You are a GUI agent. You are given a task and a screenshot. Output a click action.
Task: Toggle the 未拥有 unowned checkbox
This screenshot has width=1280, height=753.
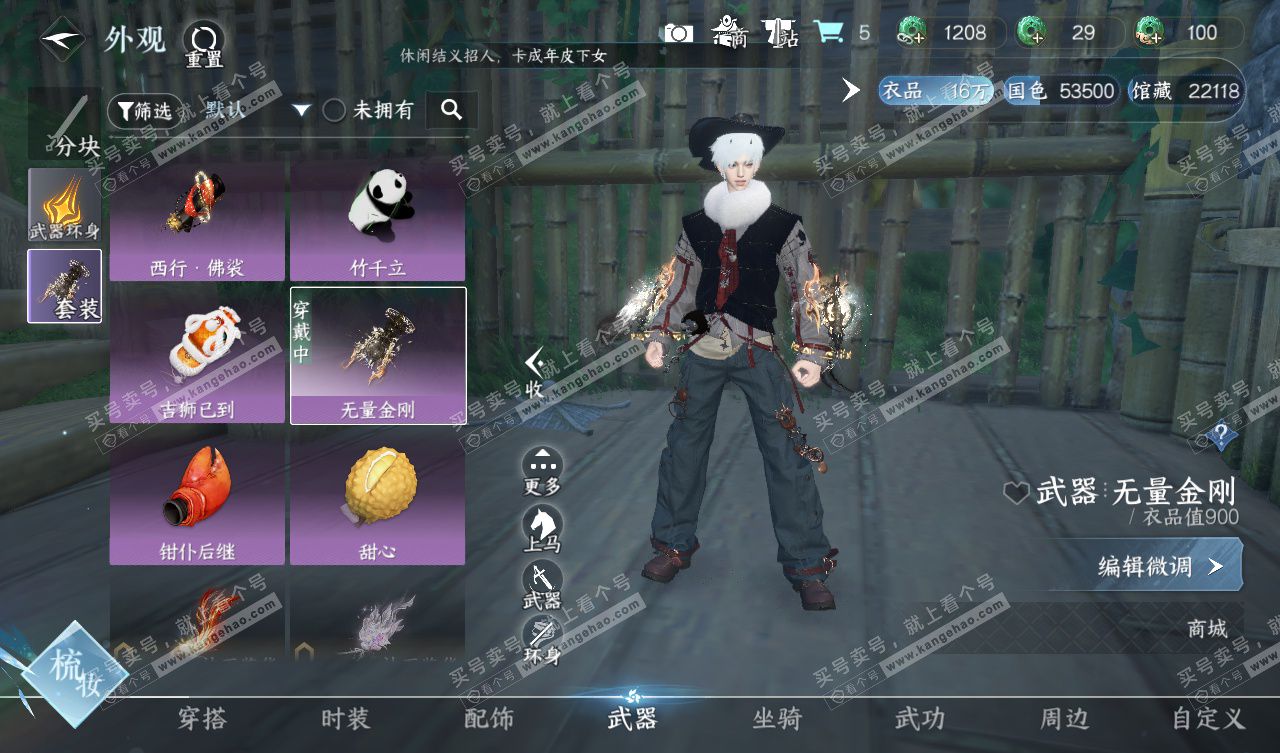(x=334, y=111)
